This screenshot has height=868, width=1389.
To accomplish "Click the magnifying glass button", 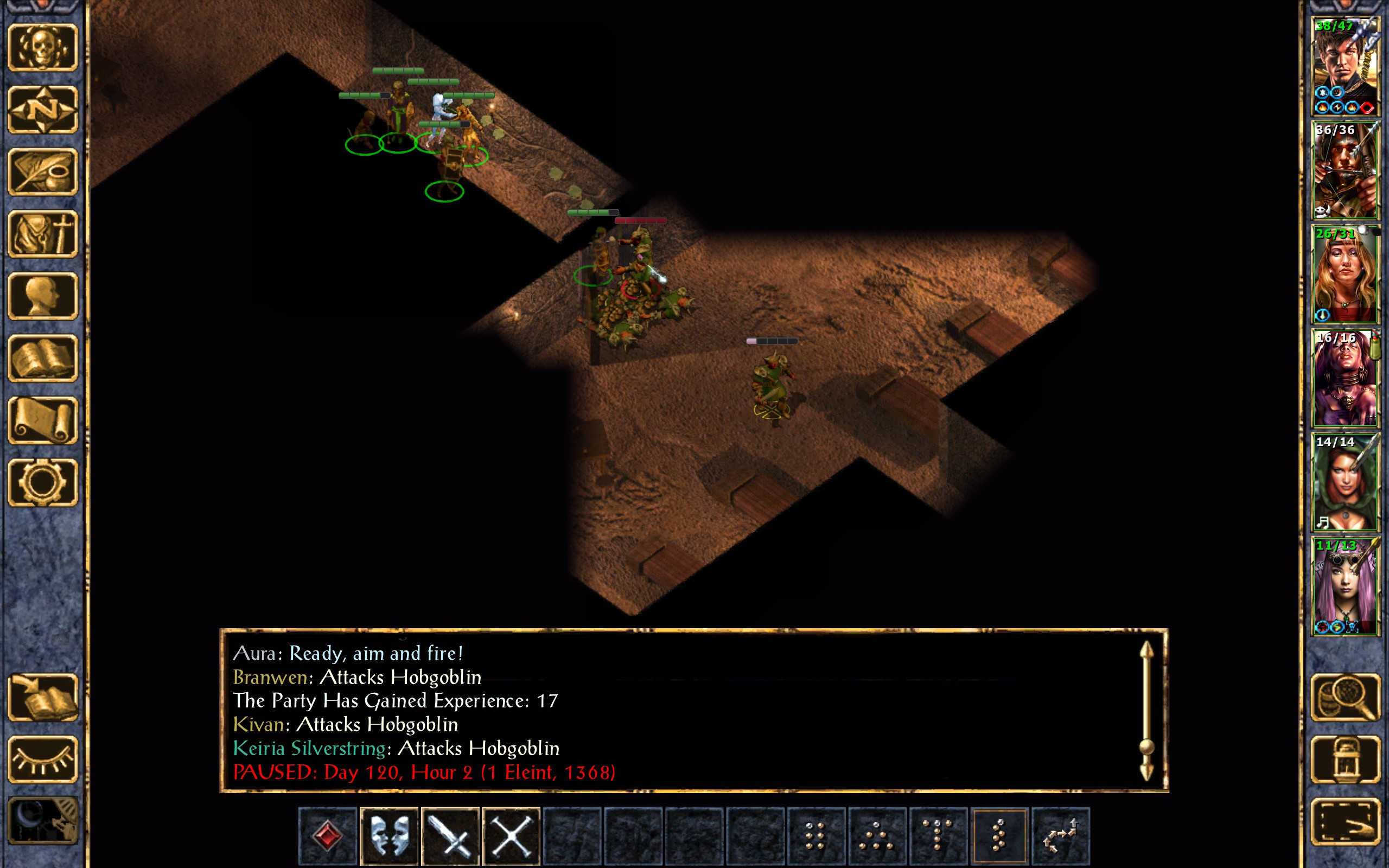I will coord(1346,697).
